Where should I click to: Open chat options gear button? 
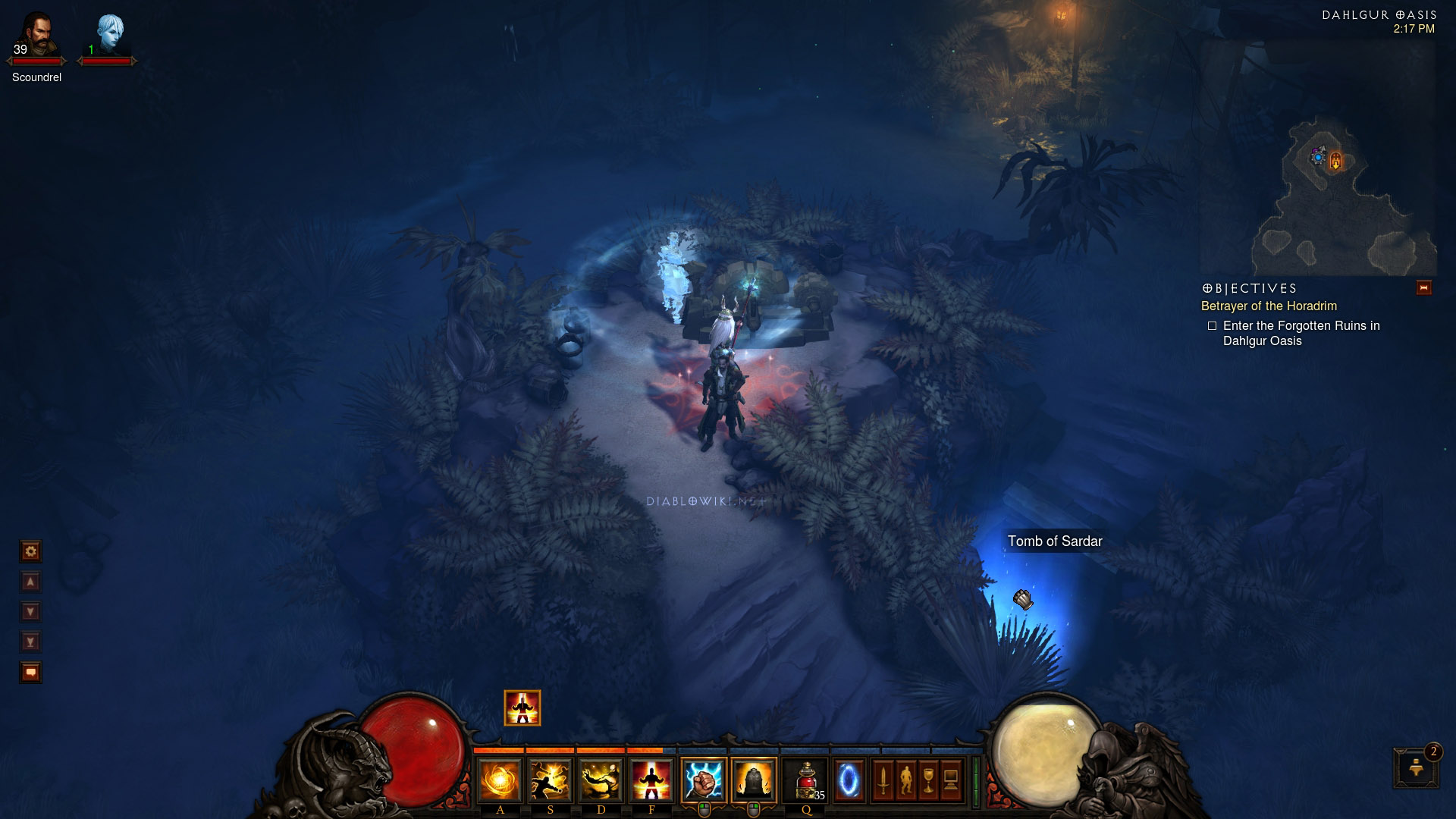point(31,551)
